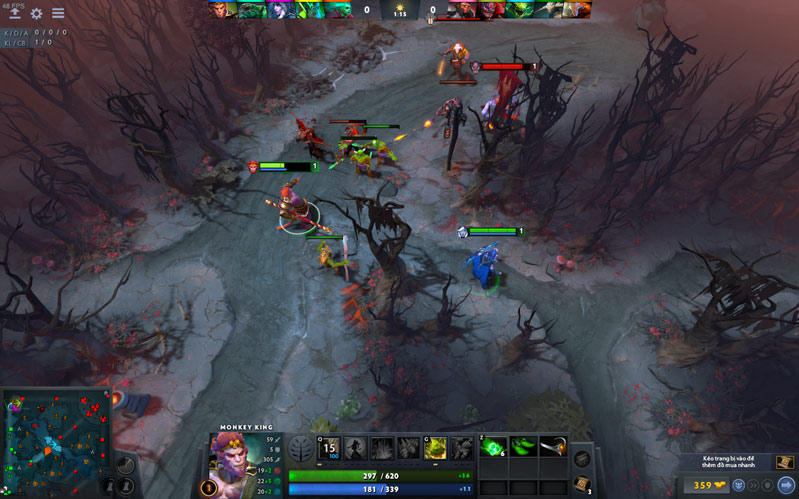This screenshot has height=499, width=799.
Task: Click the blue courier arrow button
Action: [786, 486]
